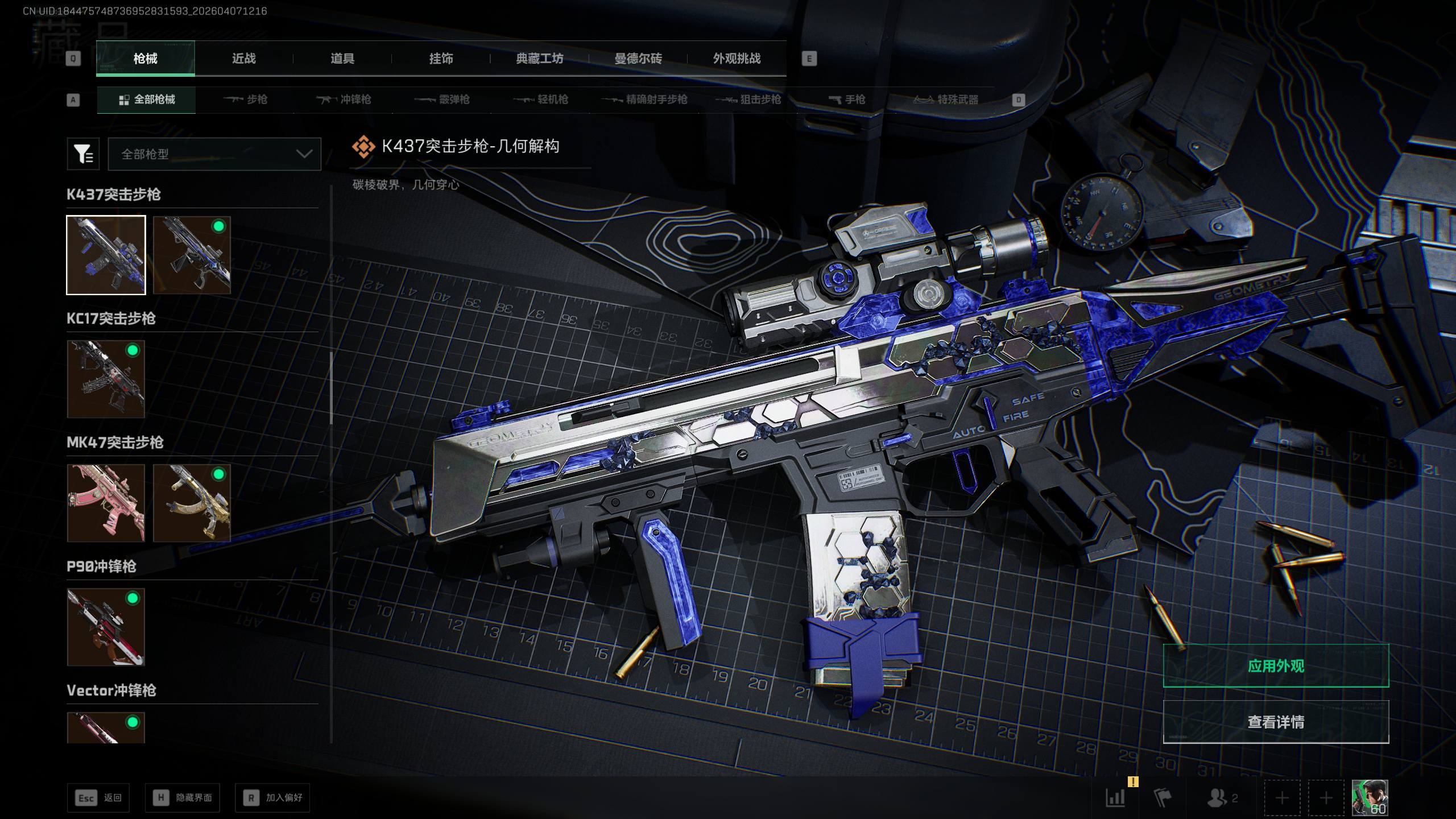Image resolution: width=1456 pixels, height=819 pixels.
Task: Open 查看详情 view details
Action: click(1276, 722)
